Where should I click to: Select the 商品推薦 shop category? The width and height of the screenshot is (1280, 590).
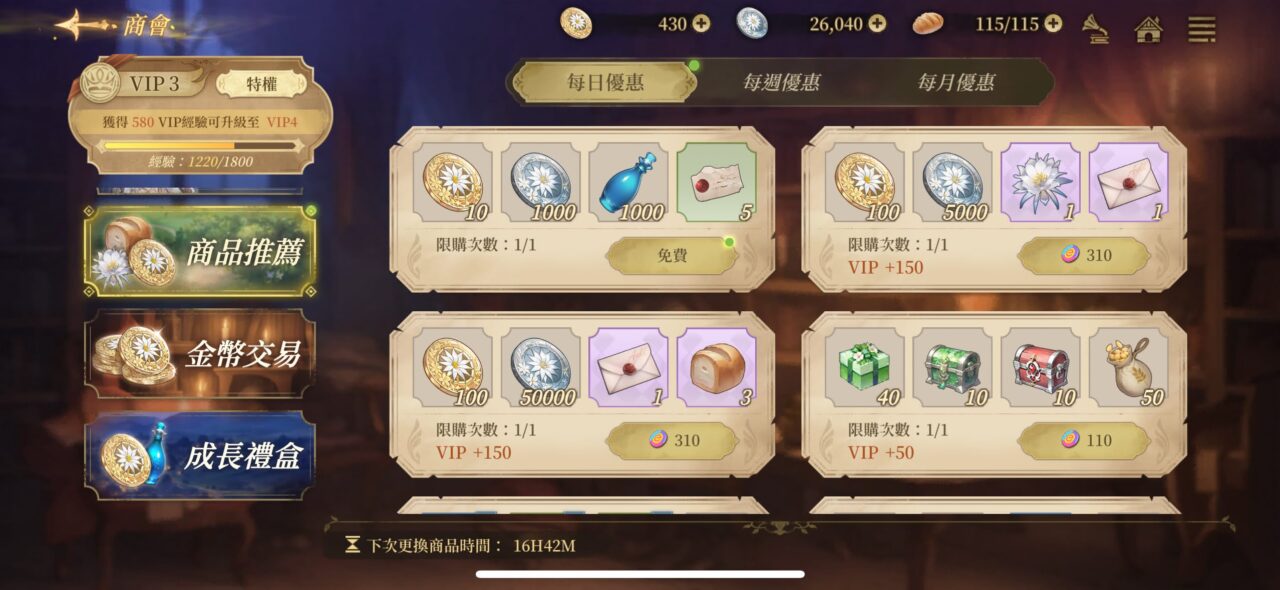coord(199,252)
